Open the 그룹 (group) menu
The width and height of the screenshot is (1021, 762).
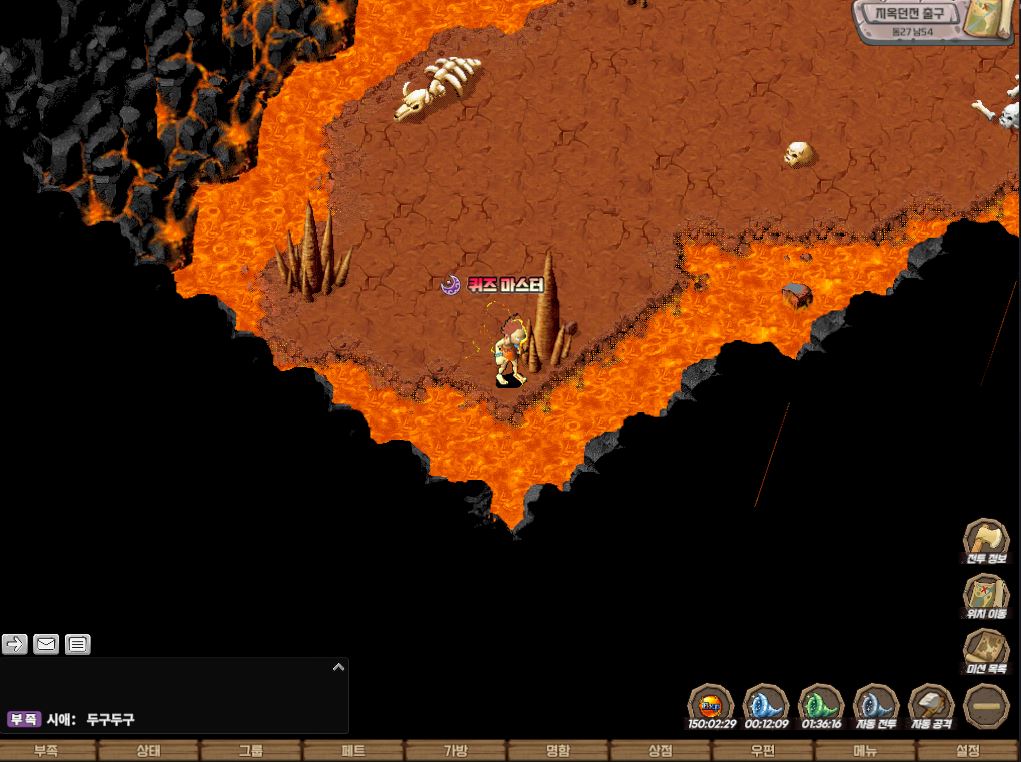click(251, 751)
